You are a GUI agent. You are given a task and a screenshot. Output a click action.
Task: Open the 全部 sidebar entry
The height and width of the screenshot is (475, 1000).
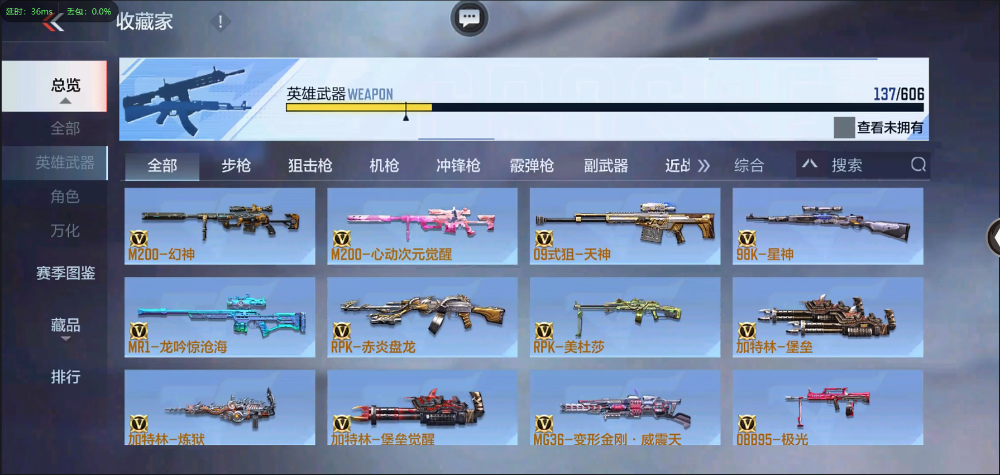(66, 128)
